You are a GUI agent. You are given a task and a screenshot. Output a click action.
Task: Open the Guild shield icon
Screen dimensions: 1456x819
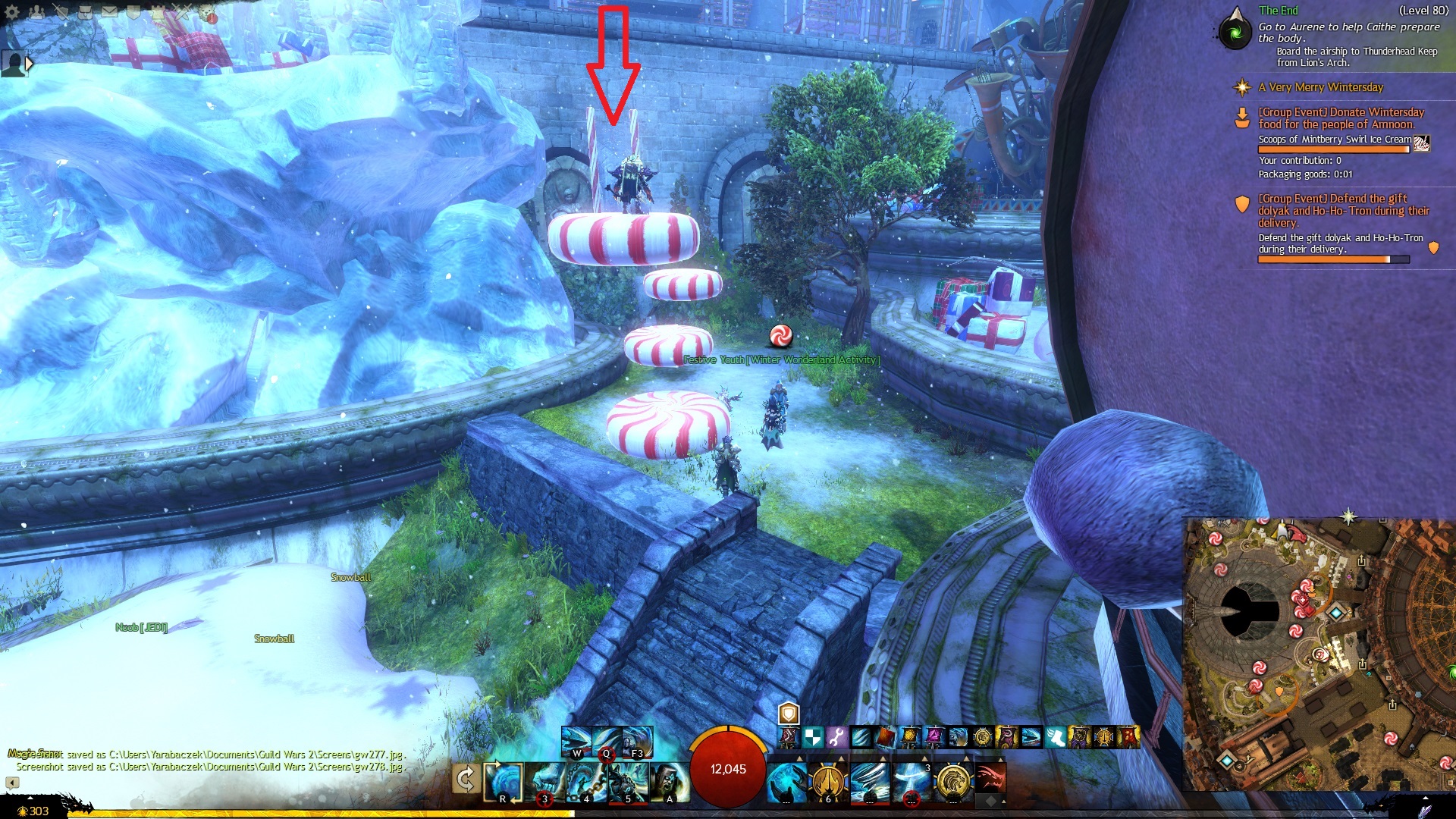[x=133, y=12]
